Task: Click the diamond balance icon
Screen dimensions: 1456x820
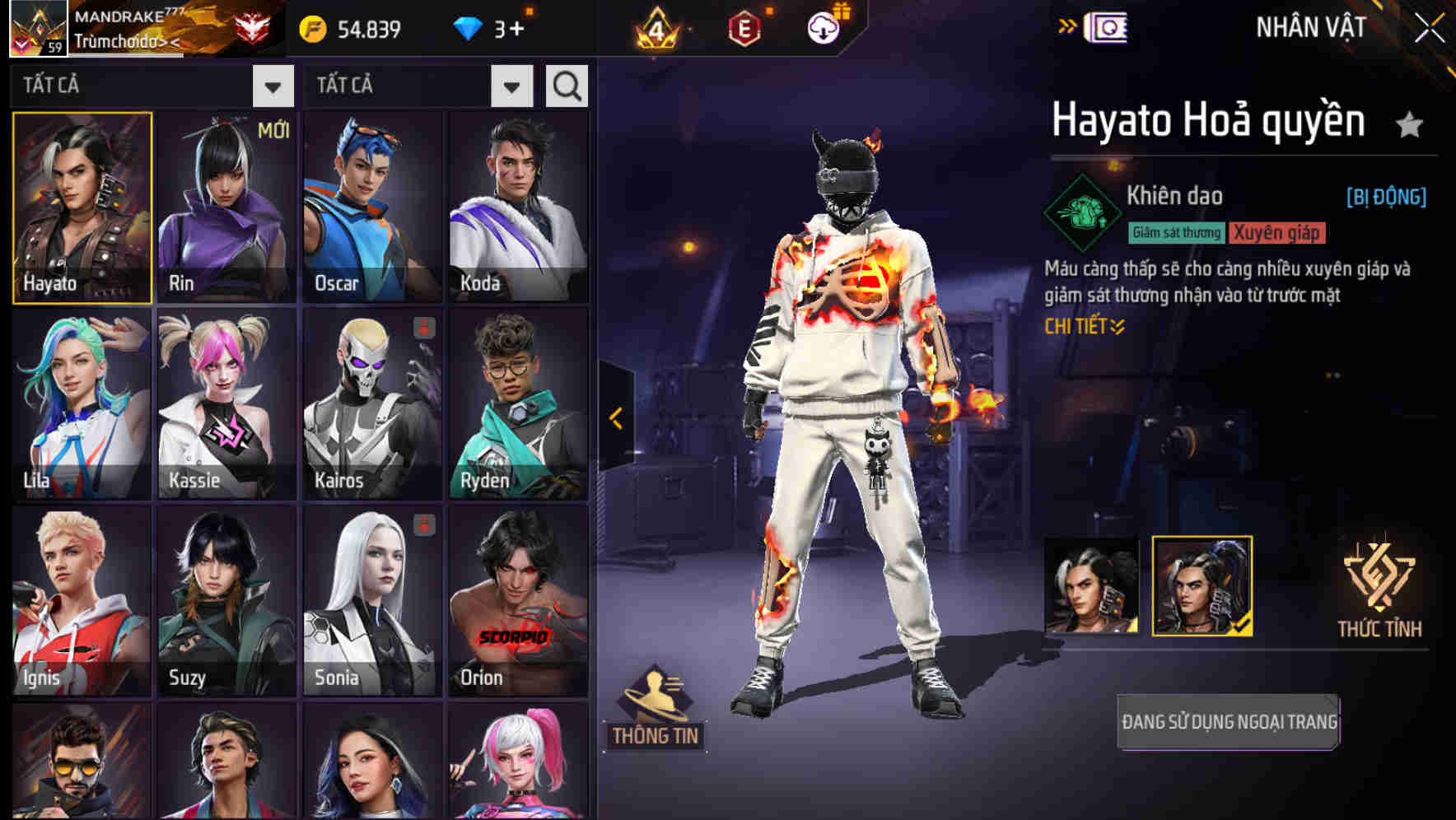Action: pyautogui.click(x=469, y=26)
